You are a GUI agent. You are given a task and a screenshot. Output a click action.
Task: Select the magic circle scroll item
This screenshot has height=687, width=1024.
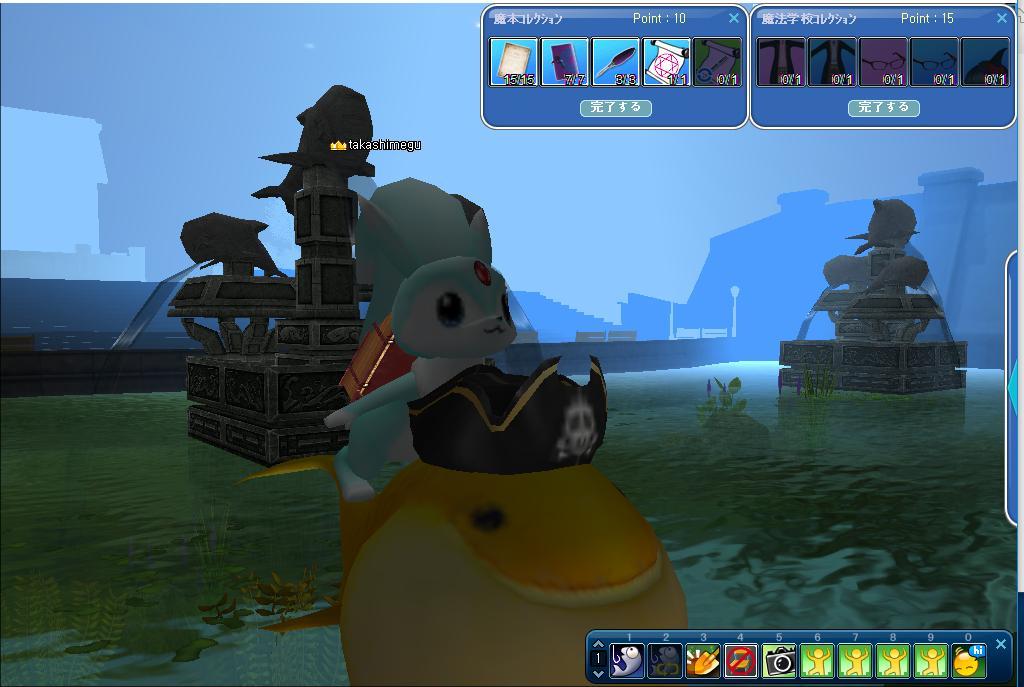(667, 62)
